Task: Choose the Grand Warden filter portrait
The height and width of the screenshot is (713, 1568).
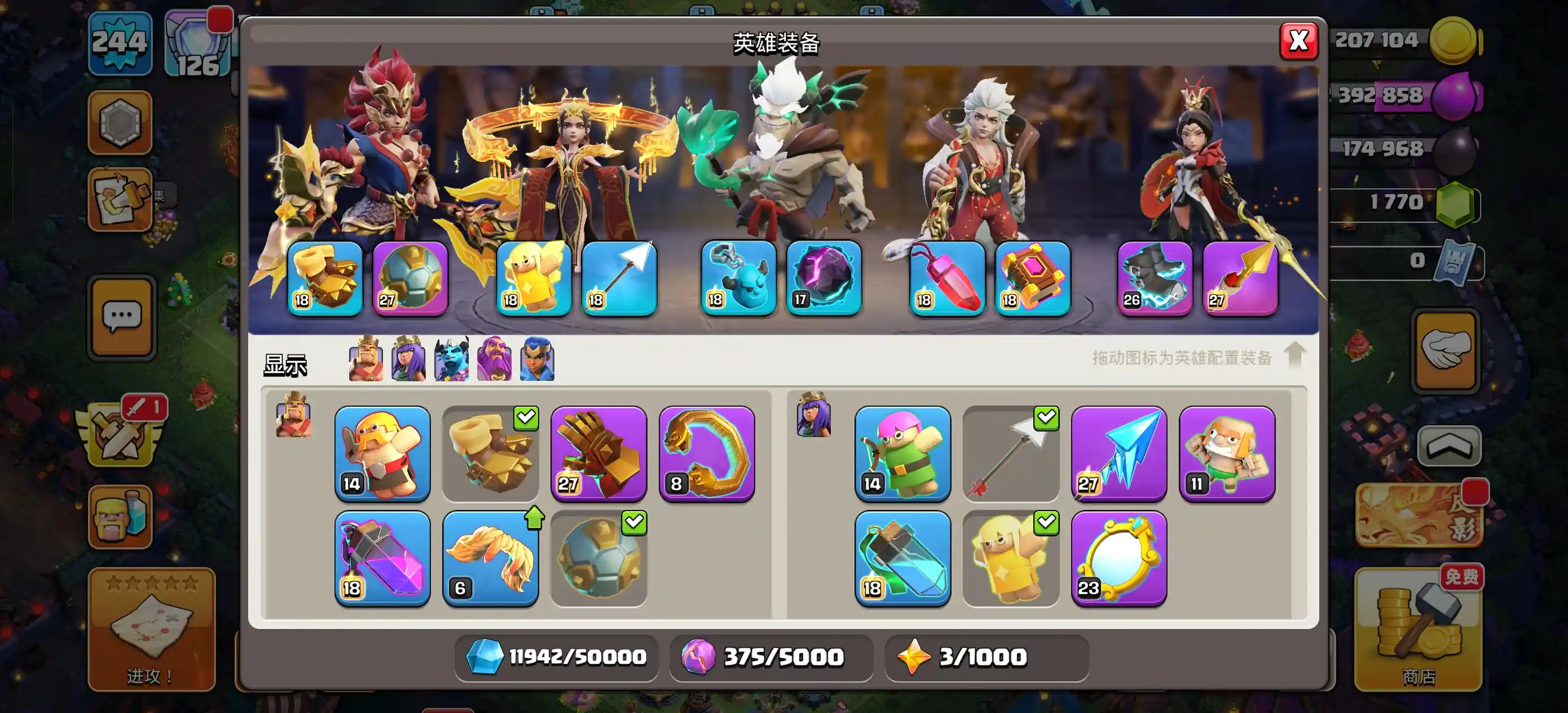Action: [494, 359]
